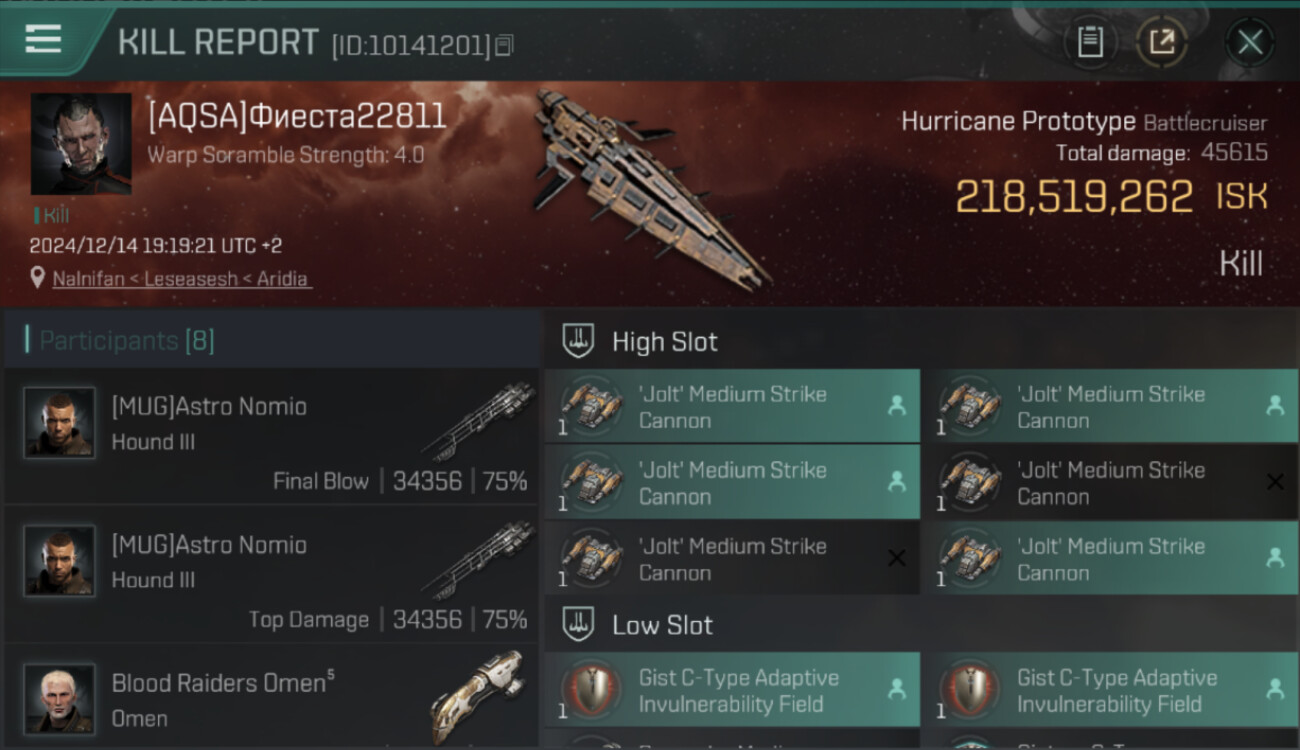
Task: Expand the High Slot section
Action: click(x=664, y=342)
